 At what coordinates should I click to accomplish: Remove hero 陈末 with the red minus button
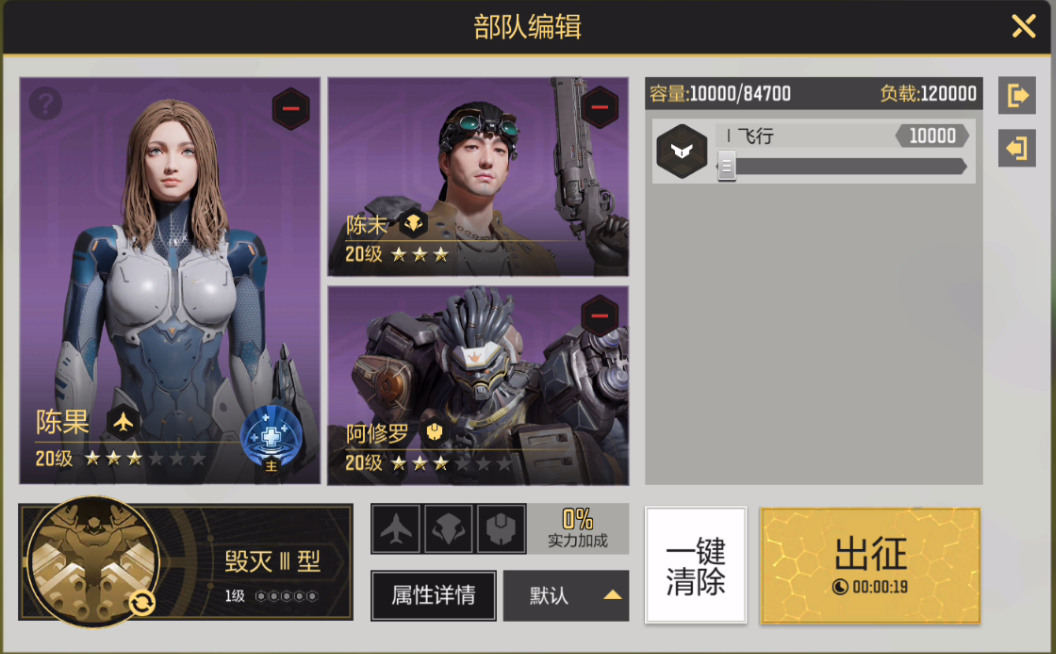(599, 106)
